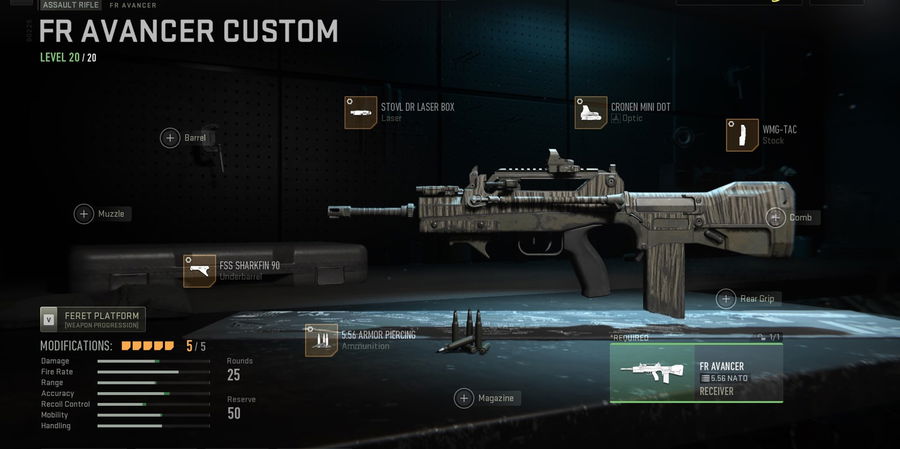Open the Feret Platform weapon progression
Screen dimensions: 900x449
tap(93, 320)
